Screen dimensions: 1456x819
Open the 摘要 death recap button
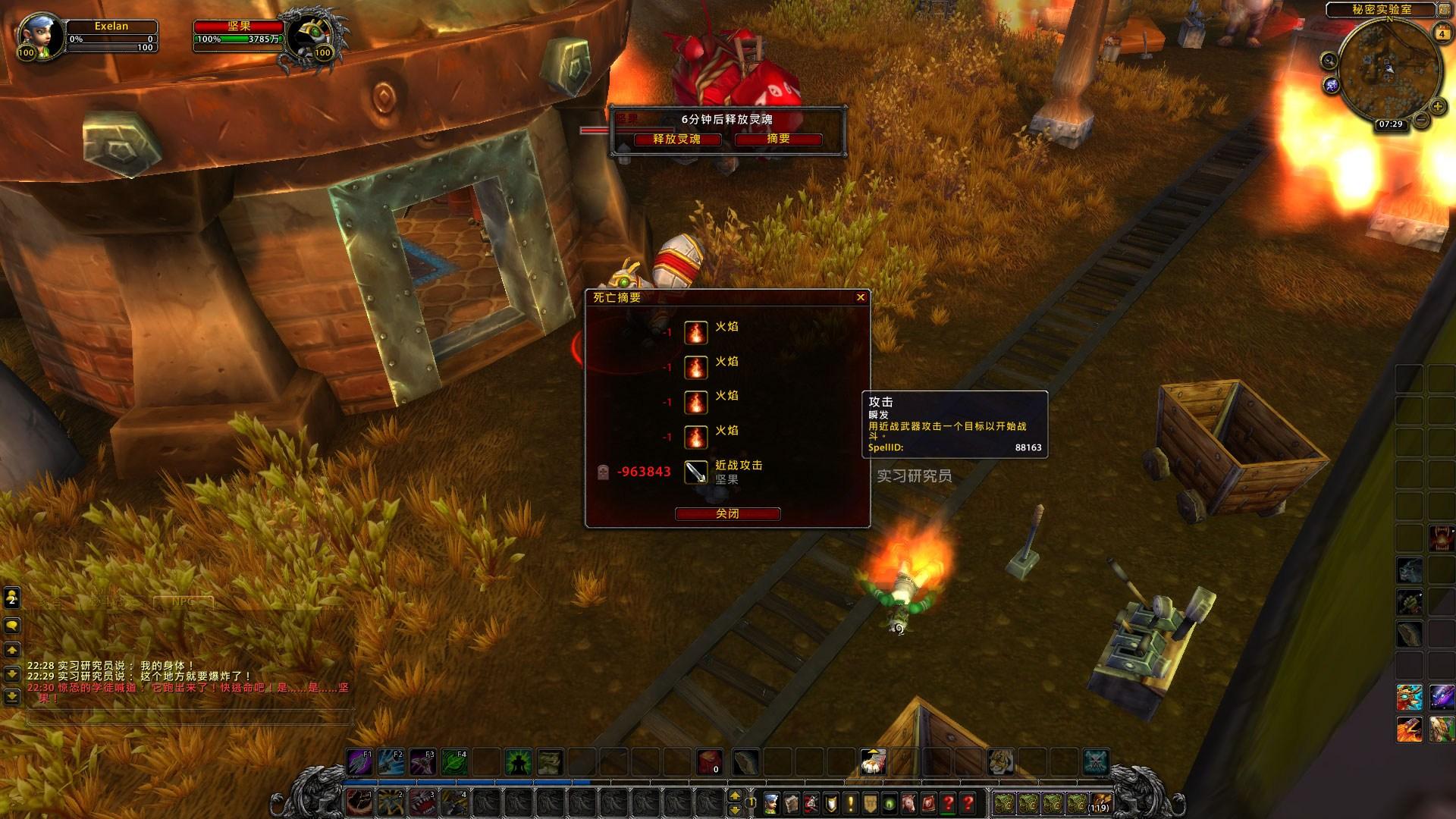pos(778,140)
